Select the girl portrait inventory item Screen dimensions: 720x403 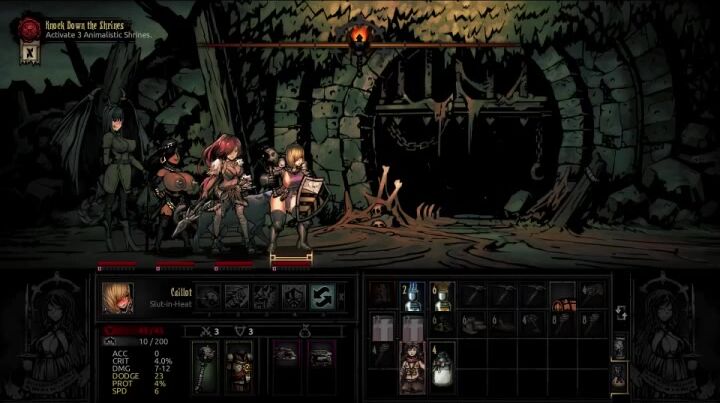[413, 357]
